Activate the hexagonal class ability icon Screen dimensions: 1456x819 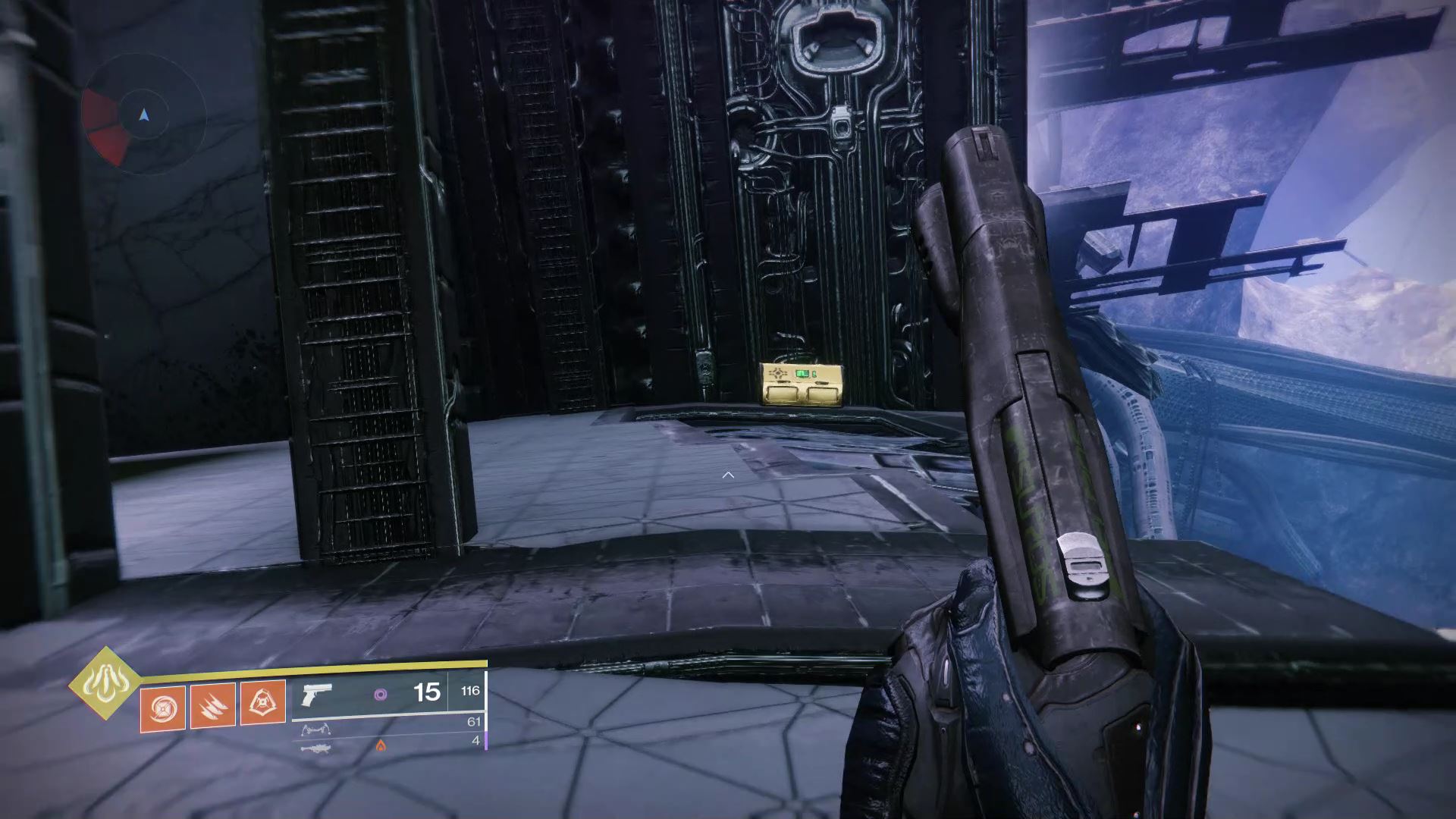263,703
